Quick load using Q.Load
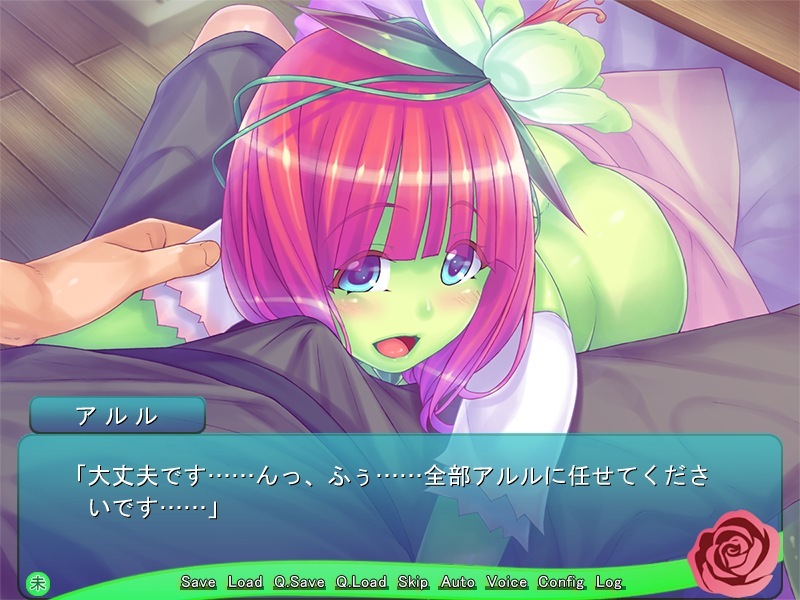 tap(361, 582)
